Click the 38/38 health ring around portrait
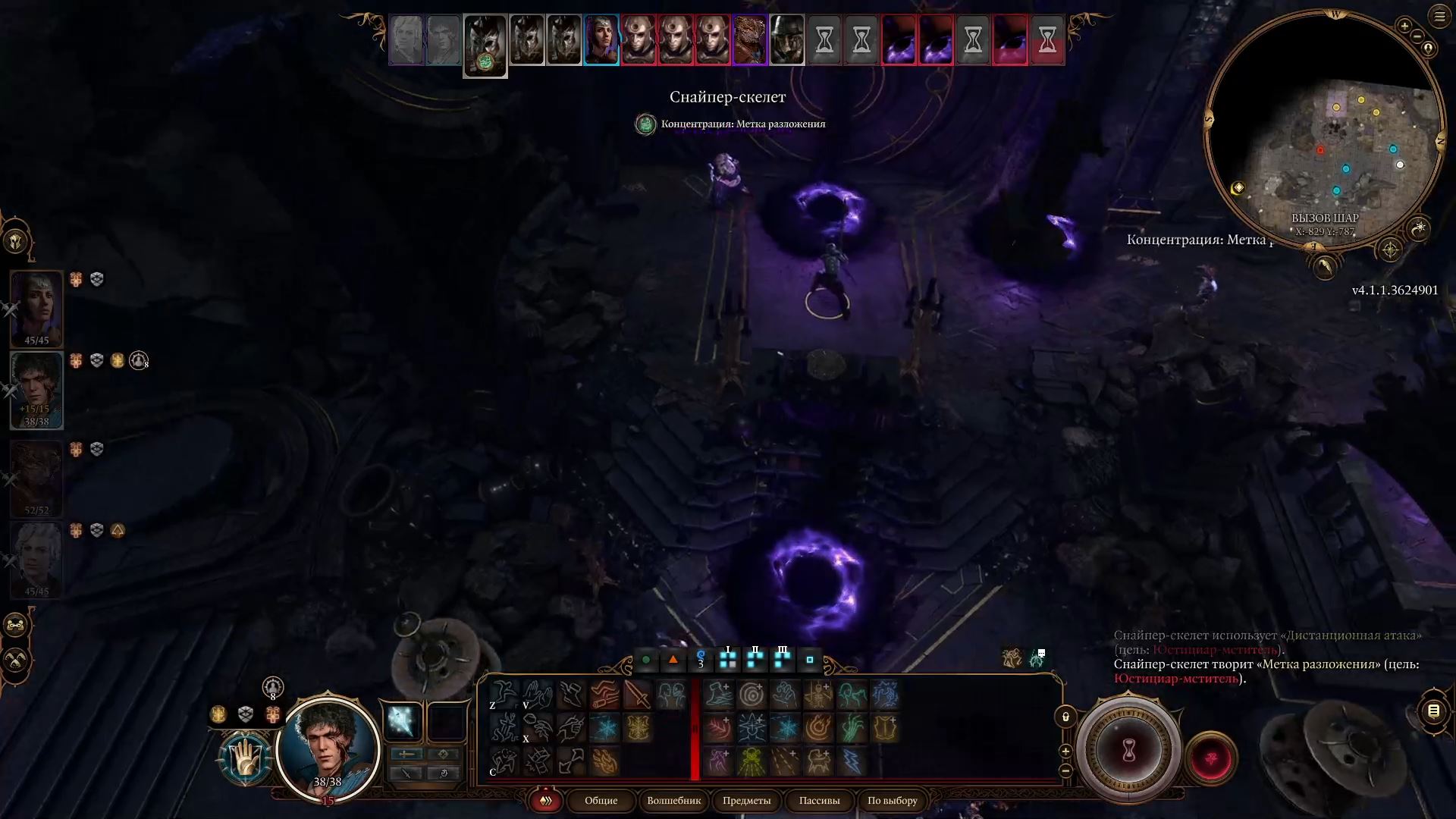 click(326, 781)
